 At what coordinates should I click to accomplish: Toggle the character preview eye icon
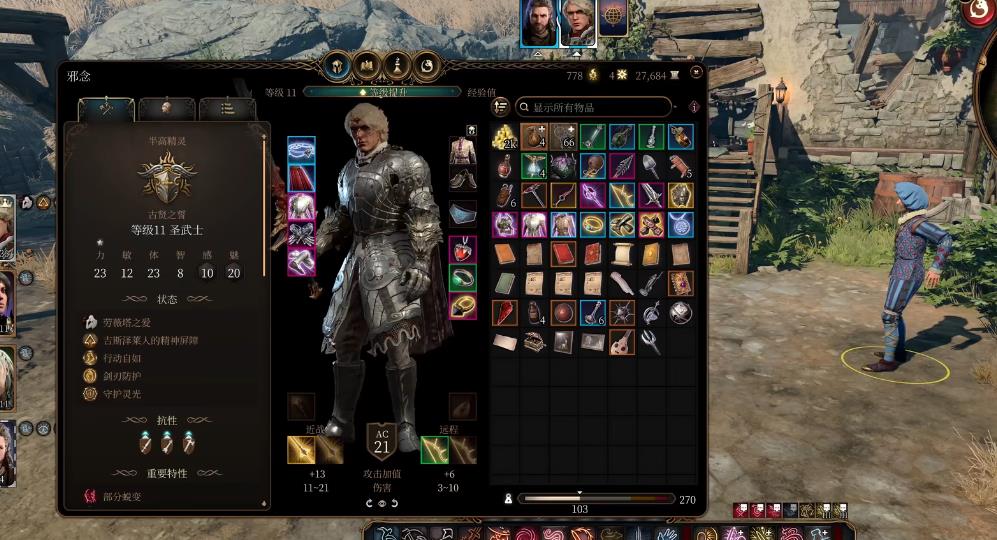click(382, 503)
